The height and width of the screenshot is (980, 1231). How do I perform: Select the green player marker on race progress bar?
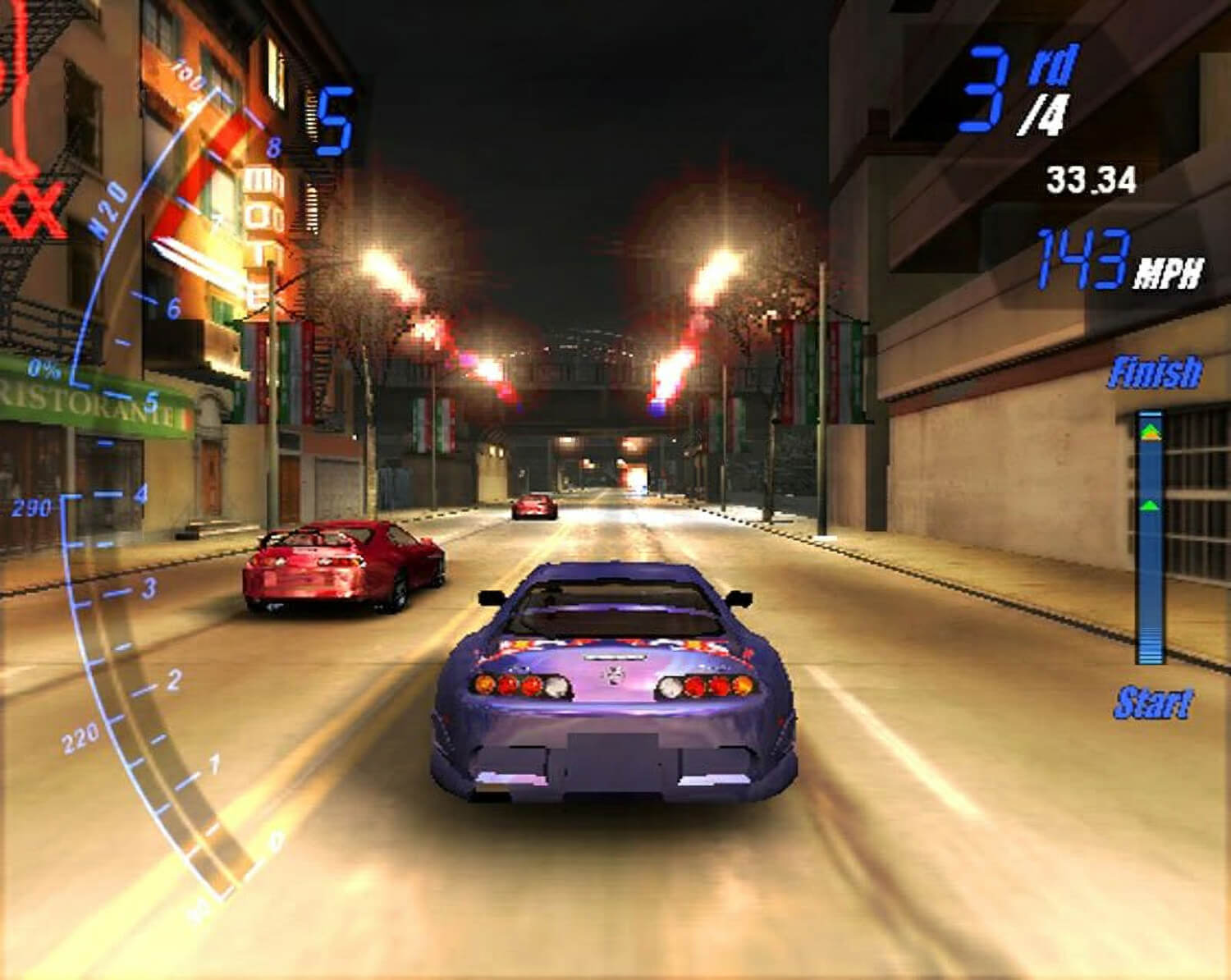(x=1147, y=506)
